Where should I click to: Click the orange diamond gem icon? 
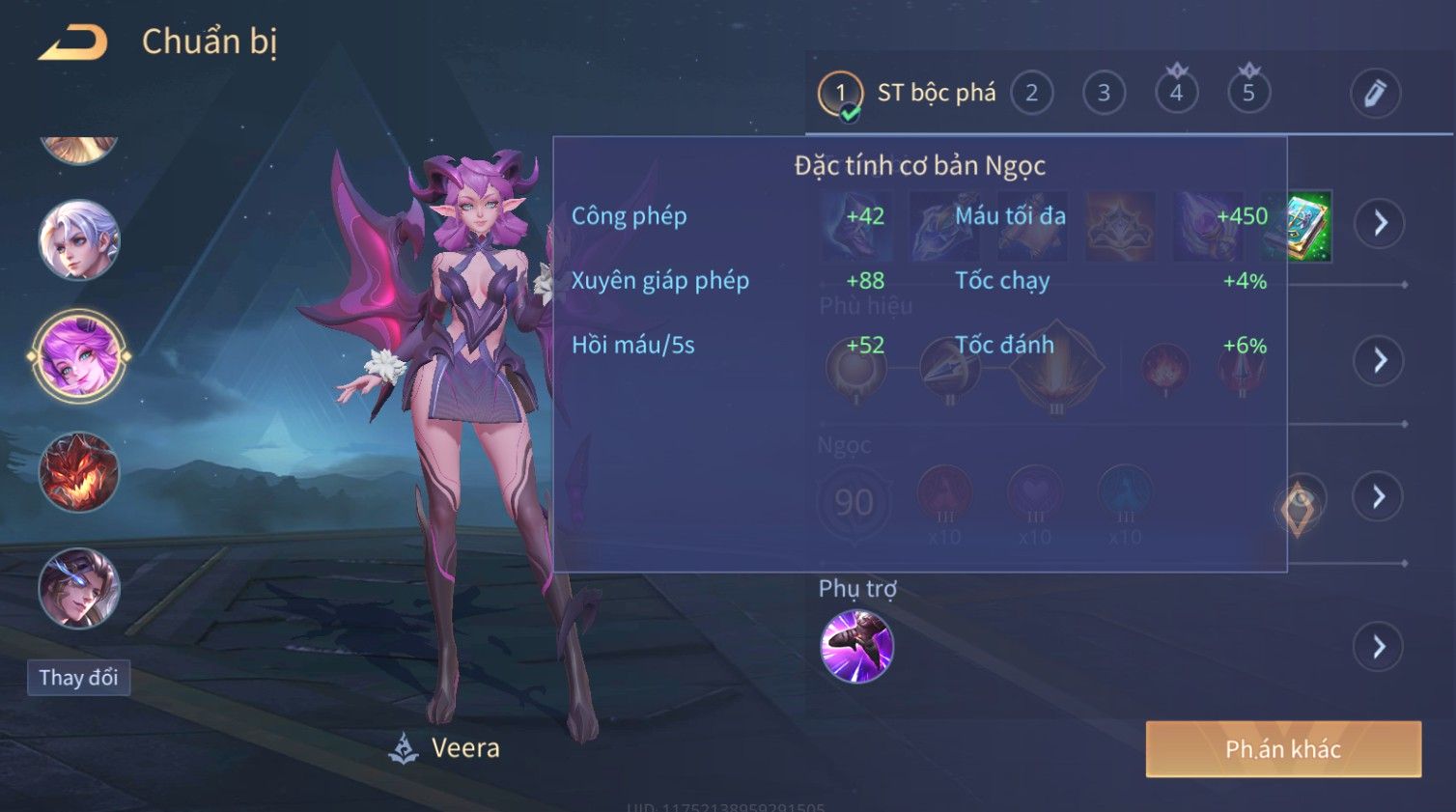pyautogui.click(x=1299, y=507)
